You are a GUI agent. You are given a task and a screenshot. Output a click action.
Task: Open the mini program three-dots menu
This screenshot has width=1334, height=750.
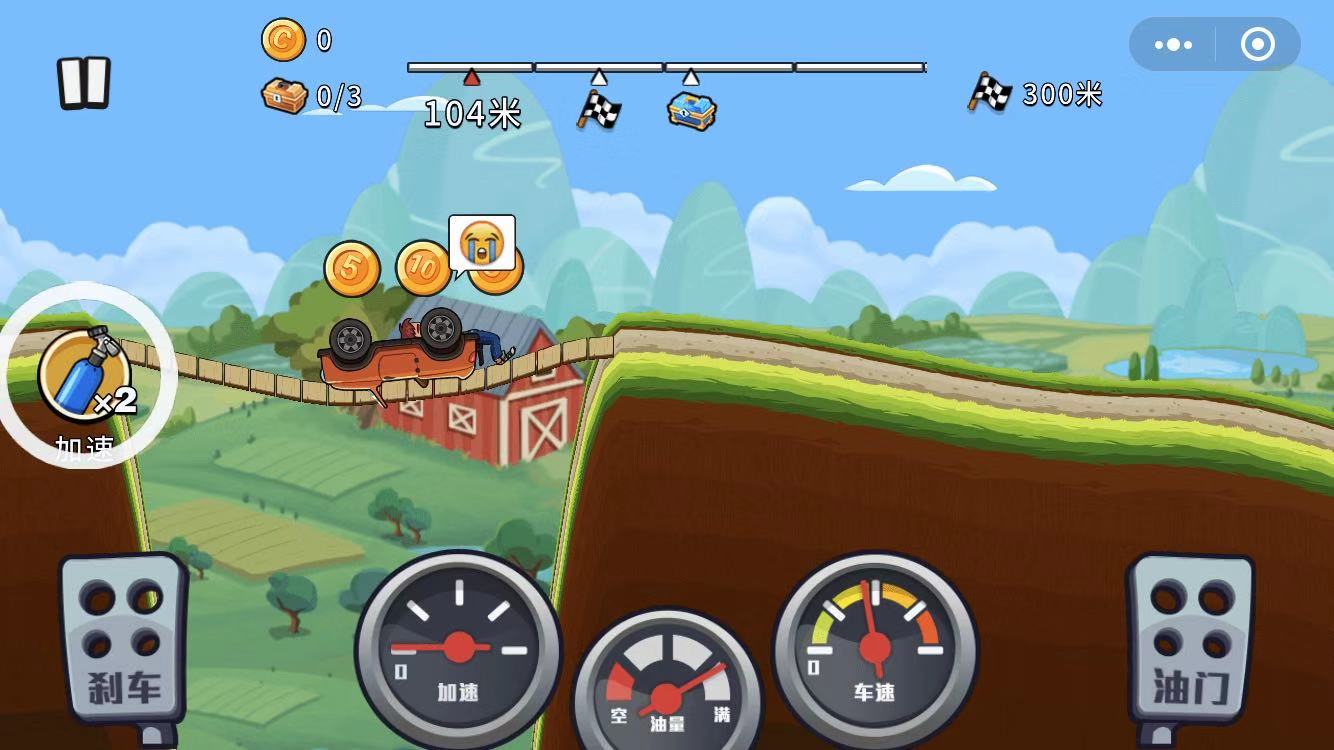[x=1173, y=45]
